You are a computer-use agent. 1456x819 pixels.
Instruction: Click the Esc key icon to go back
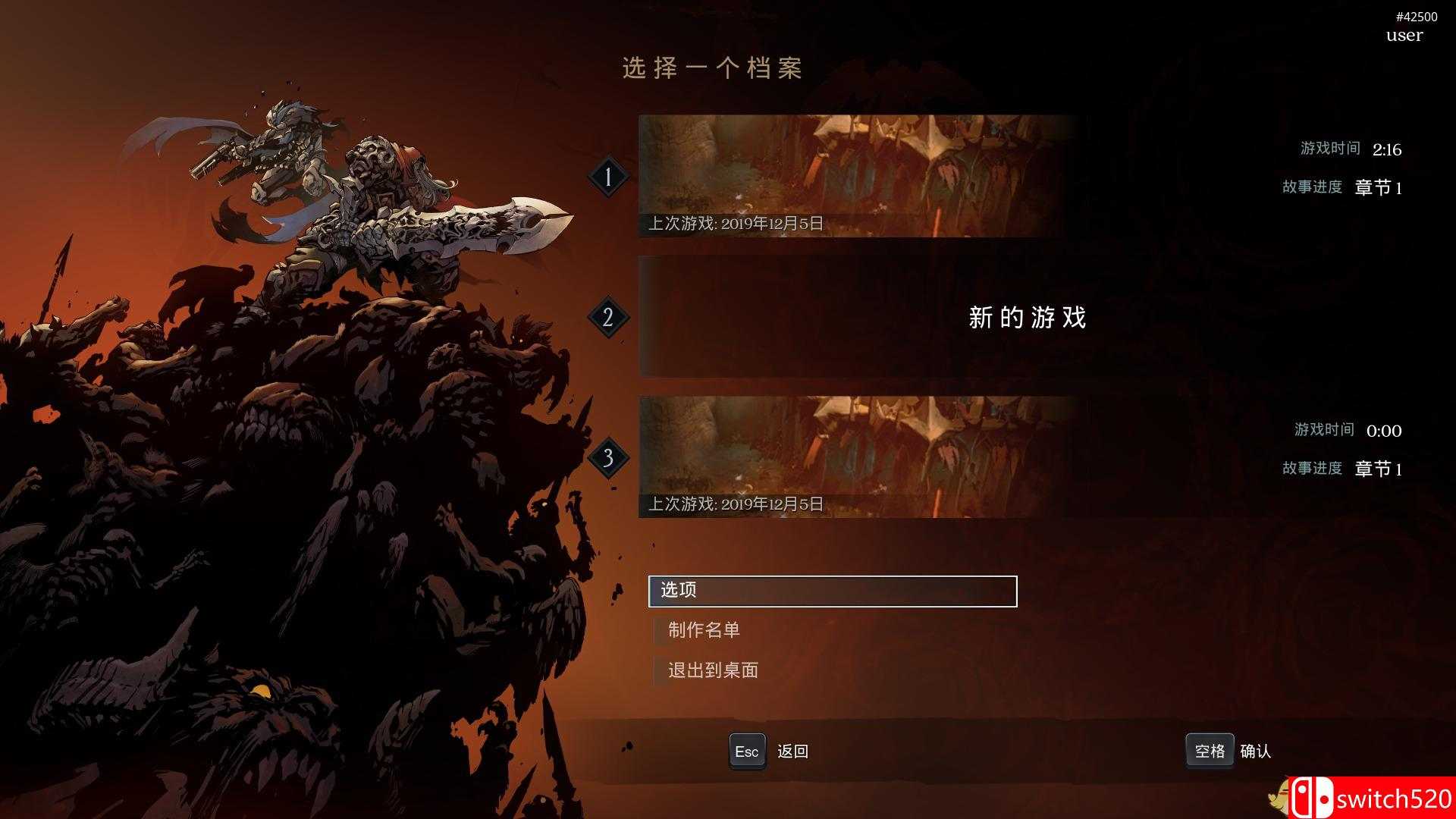[747, 751]
